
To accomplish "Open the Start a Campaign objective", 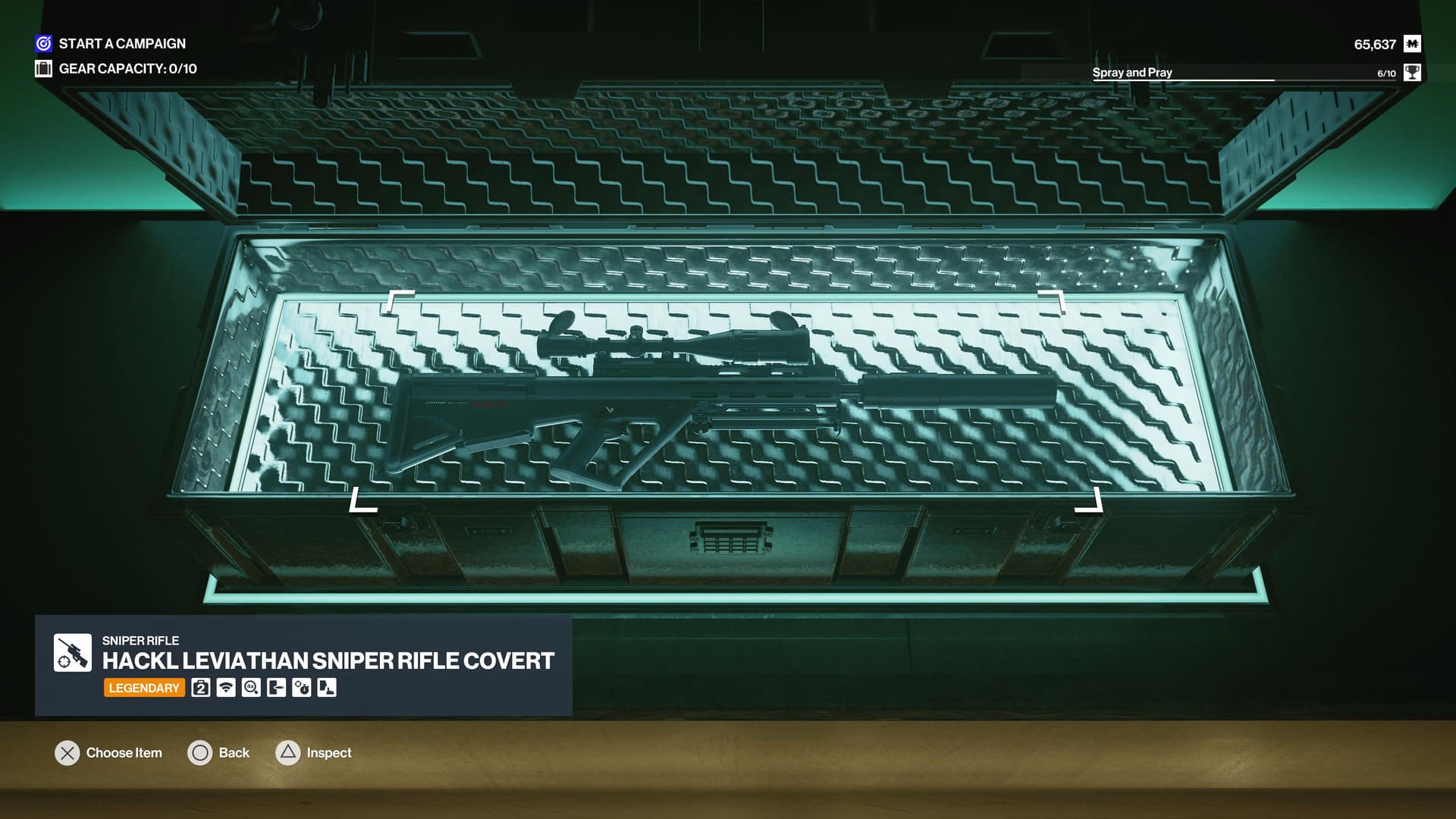I will (121, 44).
